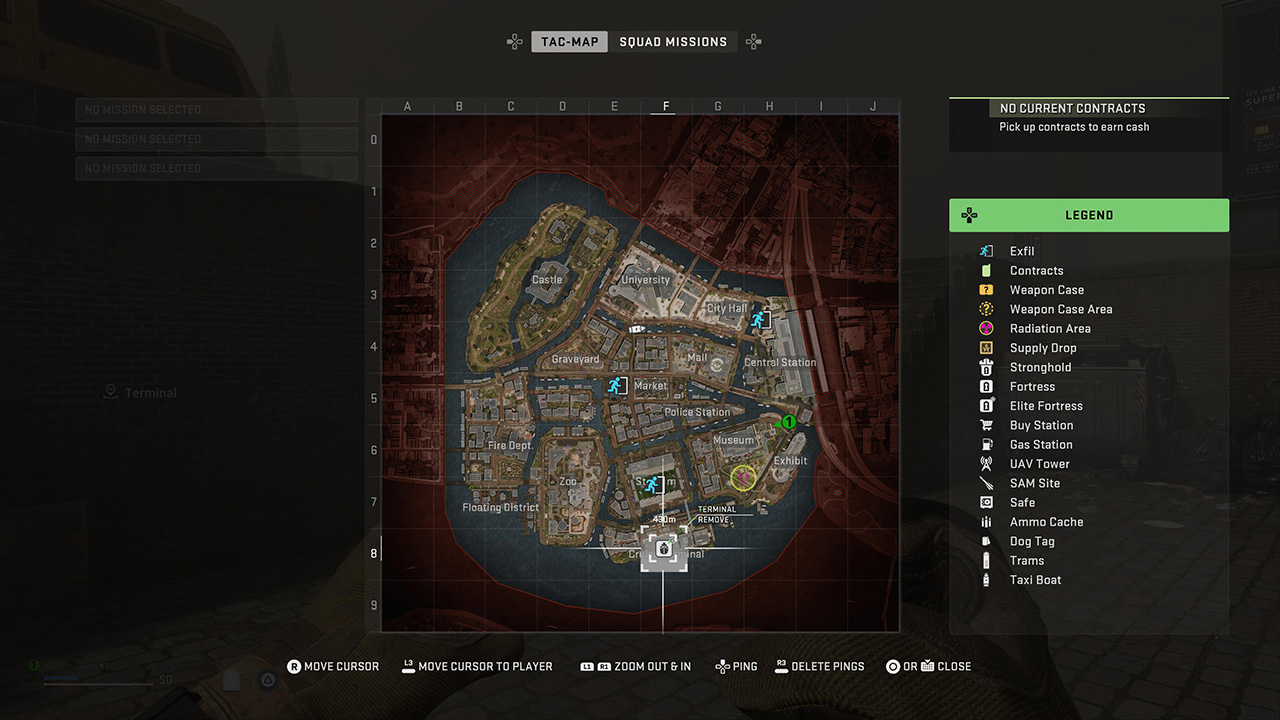Screen dimensions: 1280x720
Task: Expand the second No Mission Selected slot
Action: click(x=216, y=139)
